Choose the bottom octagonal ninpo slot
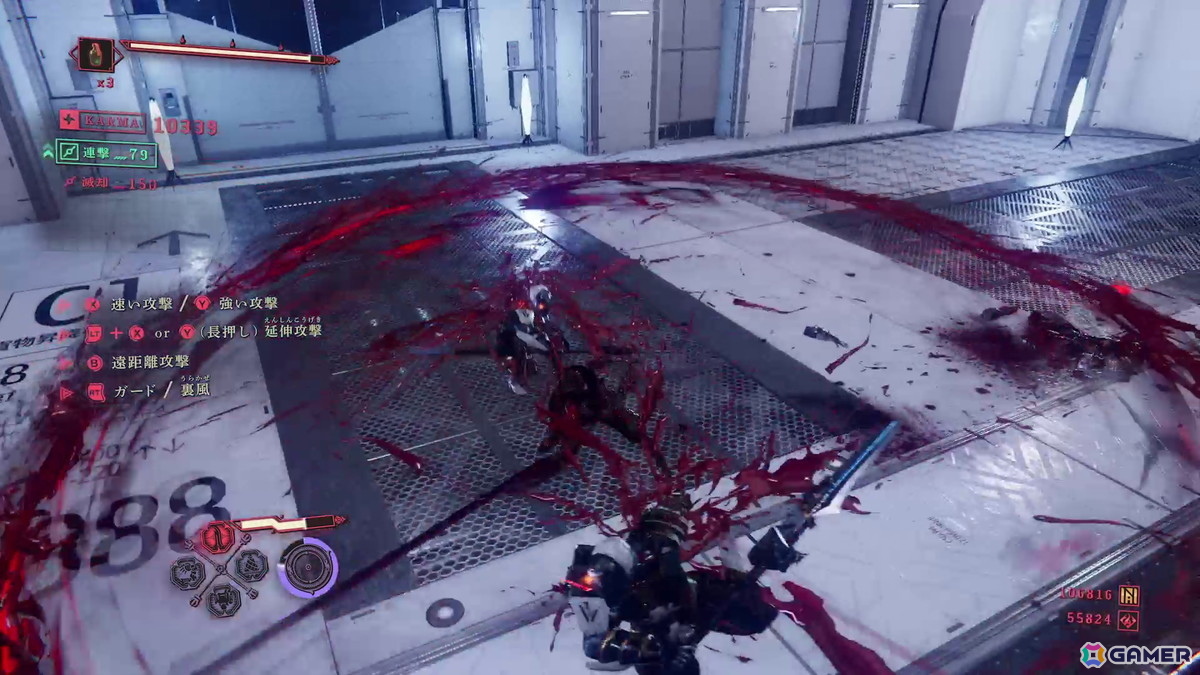The image size is (1200, 675). [221, 598]
